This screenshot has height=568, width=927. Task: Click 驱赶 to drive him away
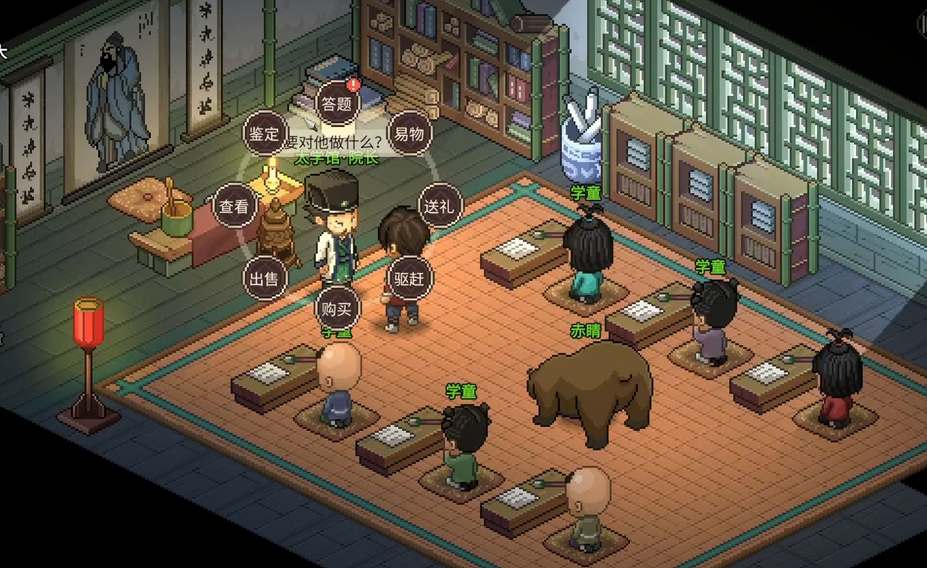point(410,279)
